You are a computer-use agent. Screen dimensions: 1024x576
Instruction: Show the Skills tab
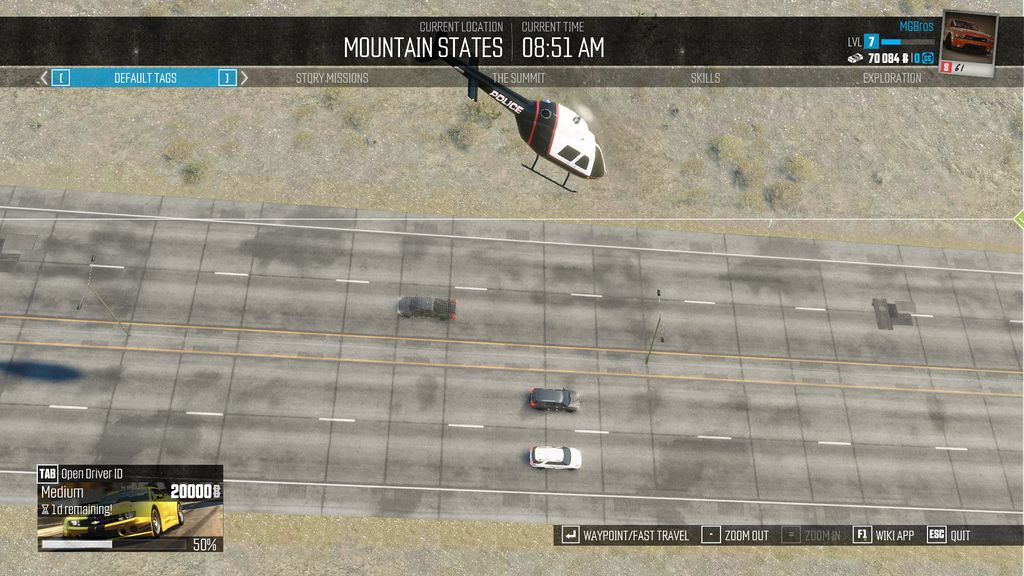coord(705,78)
